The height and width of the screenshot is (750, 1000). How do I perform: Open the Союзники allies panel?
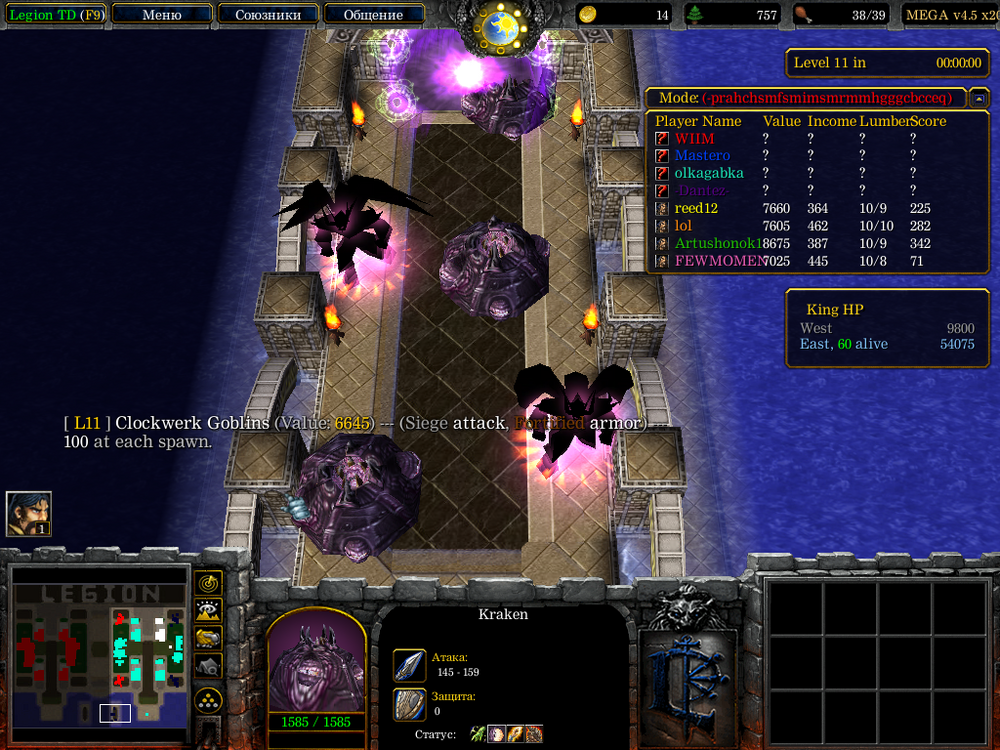(x=266, y=15)
